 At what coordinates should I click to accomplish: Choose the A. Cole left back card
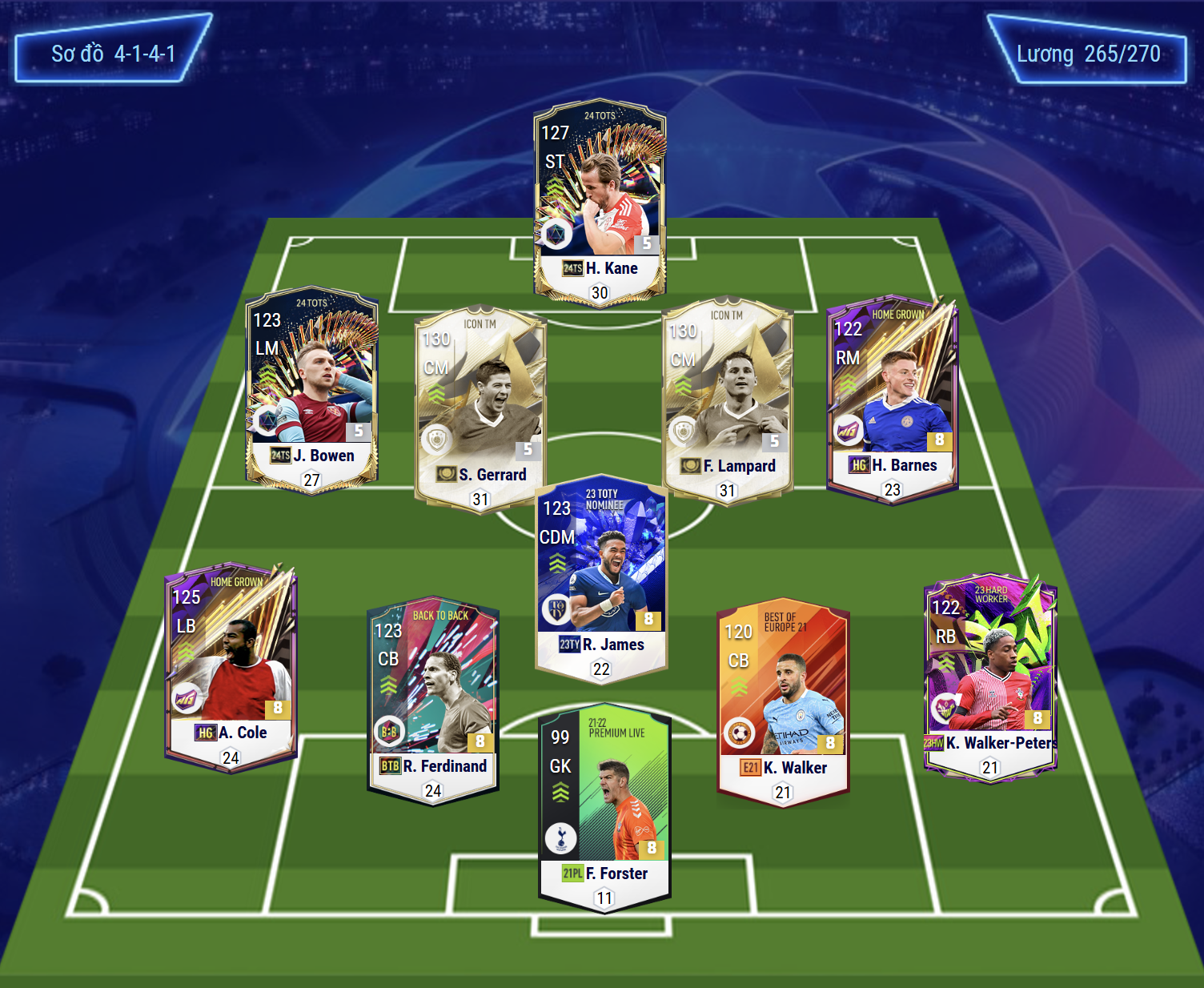(231, 666)
